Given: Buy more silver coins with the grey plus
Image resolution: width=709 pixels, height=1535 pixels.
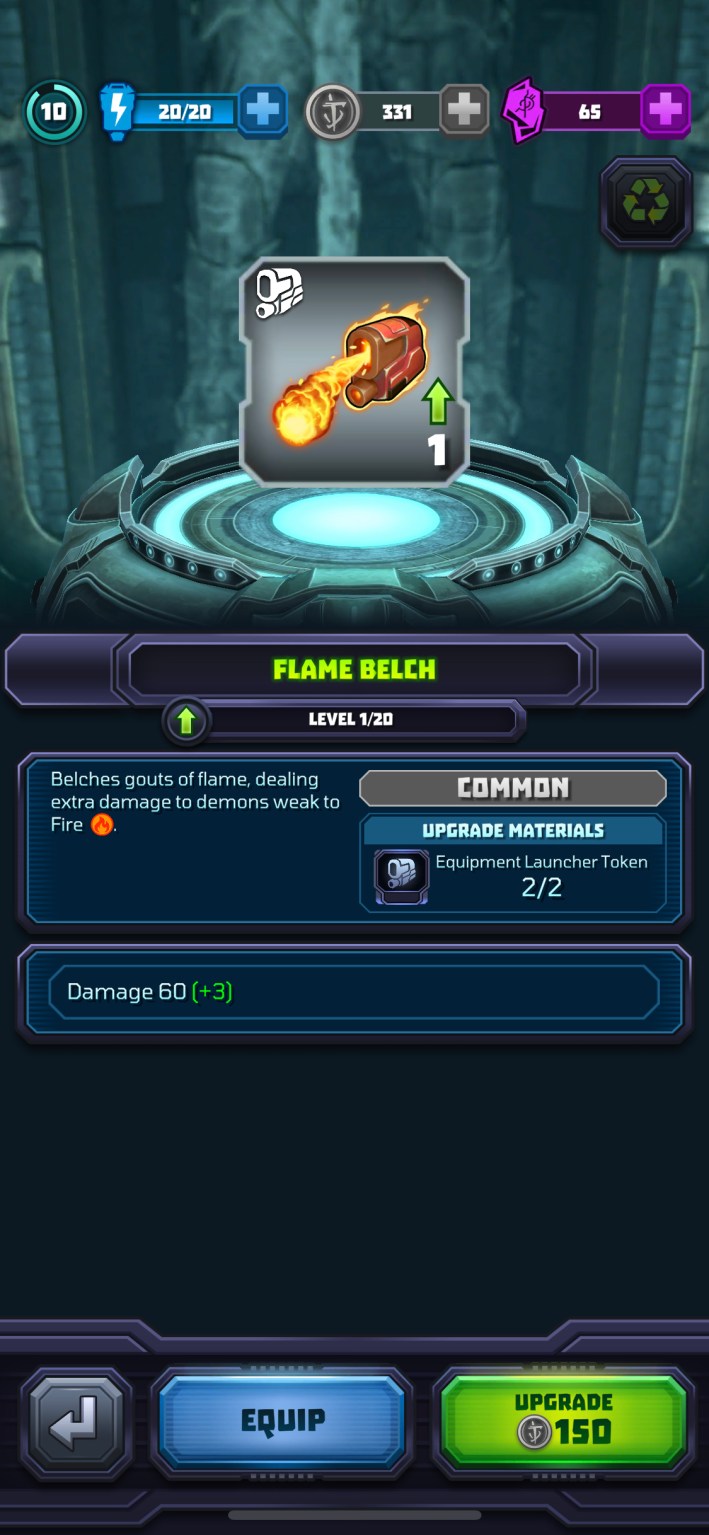Looking at the screenshot, I should tap(464, 111).
